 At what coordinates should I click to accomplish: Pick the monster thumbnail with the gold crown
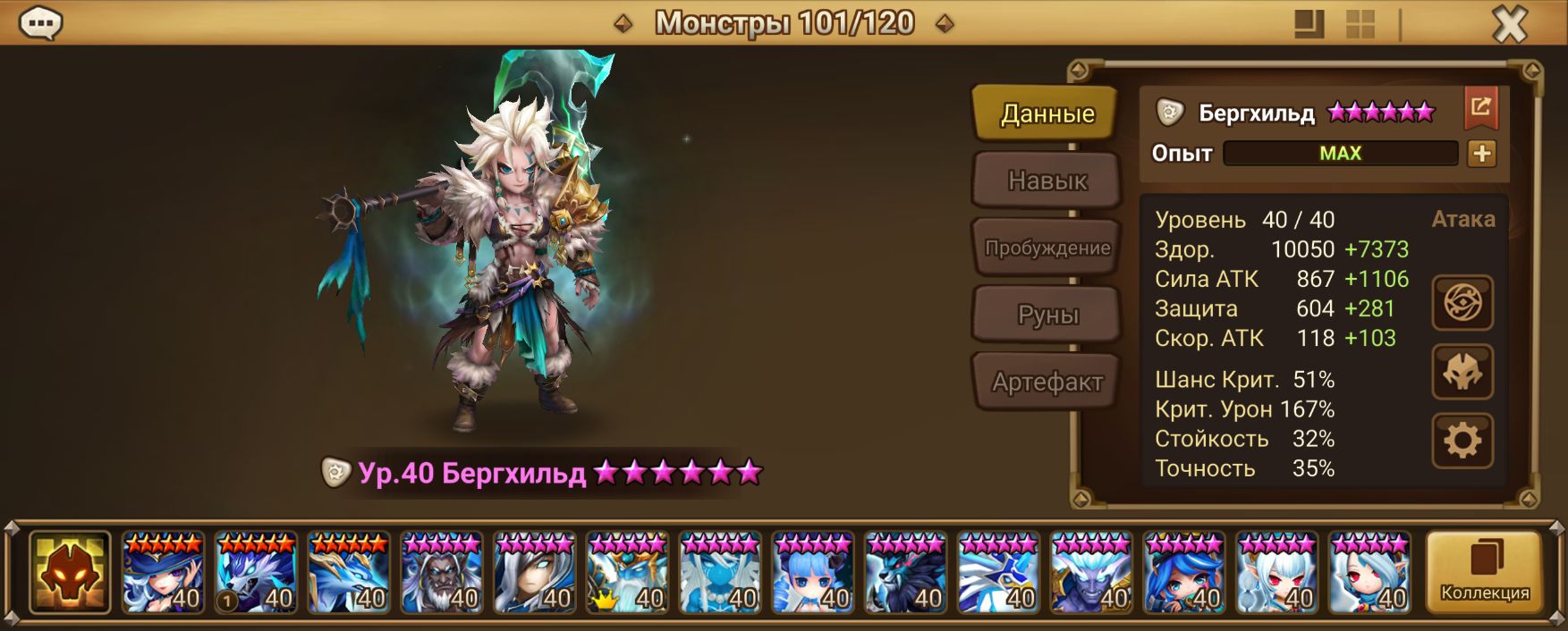[627, 572]
